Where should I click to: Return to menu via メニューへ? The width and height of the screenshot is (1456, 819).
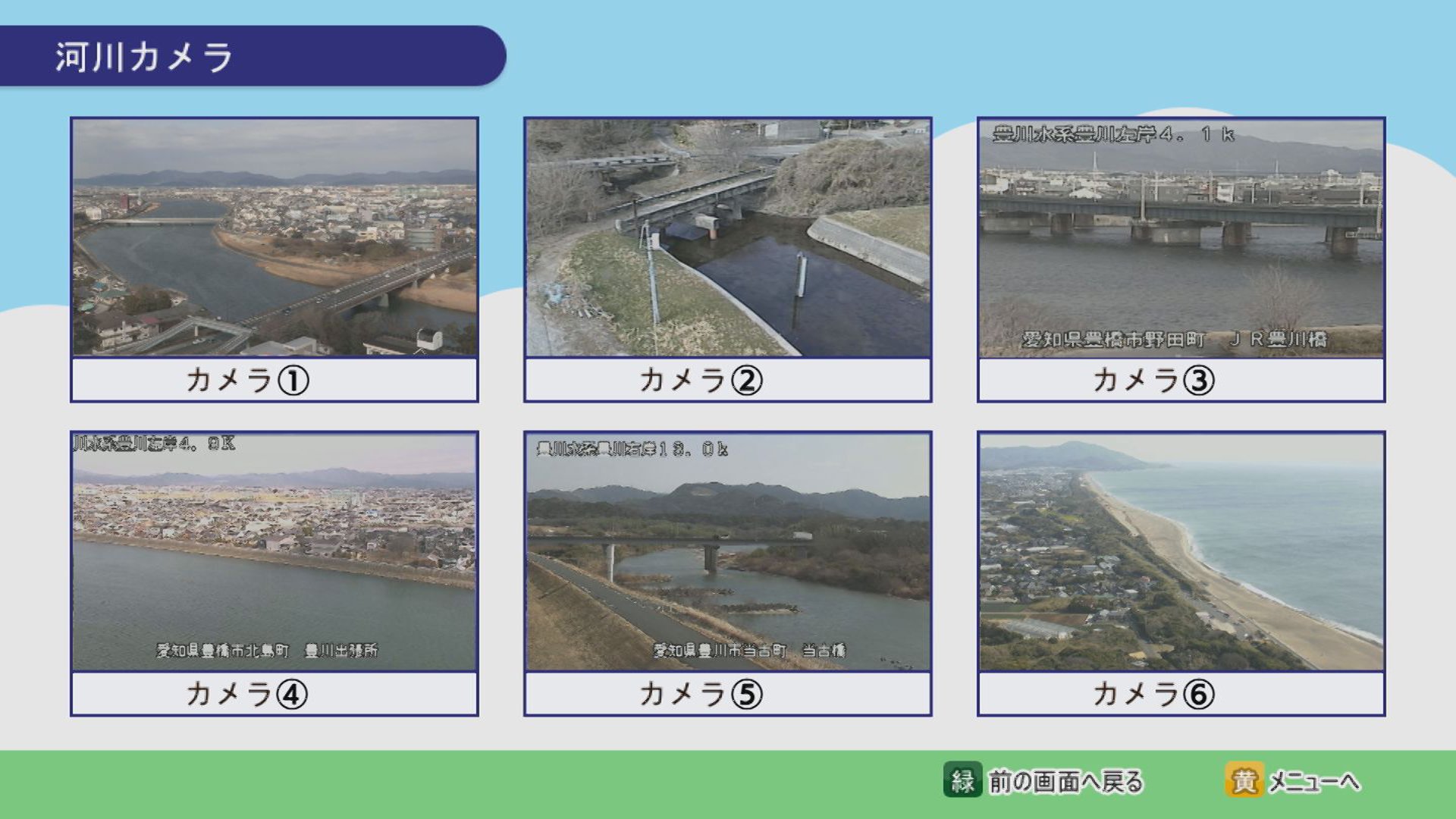point(1293,780)
